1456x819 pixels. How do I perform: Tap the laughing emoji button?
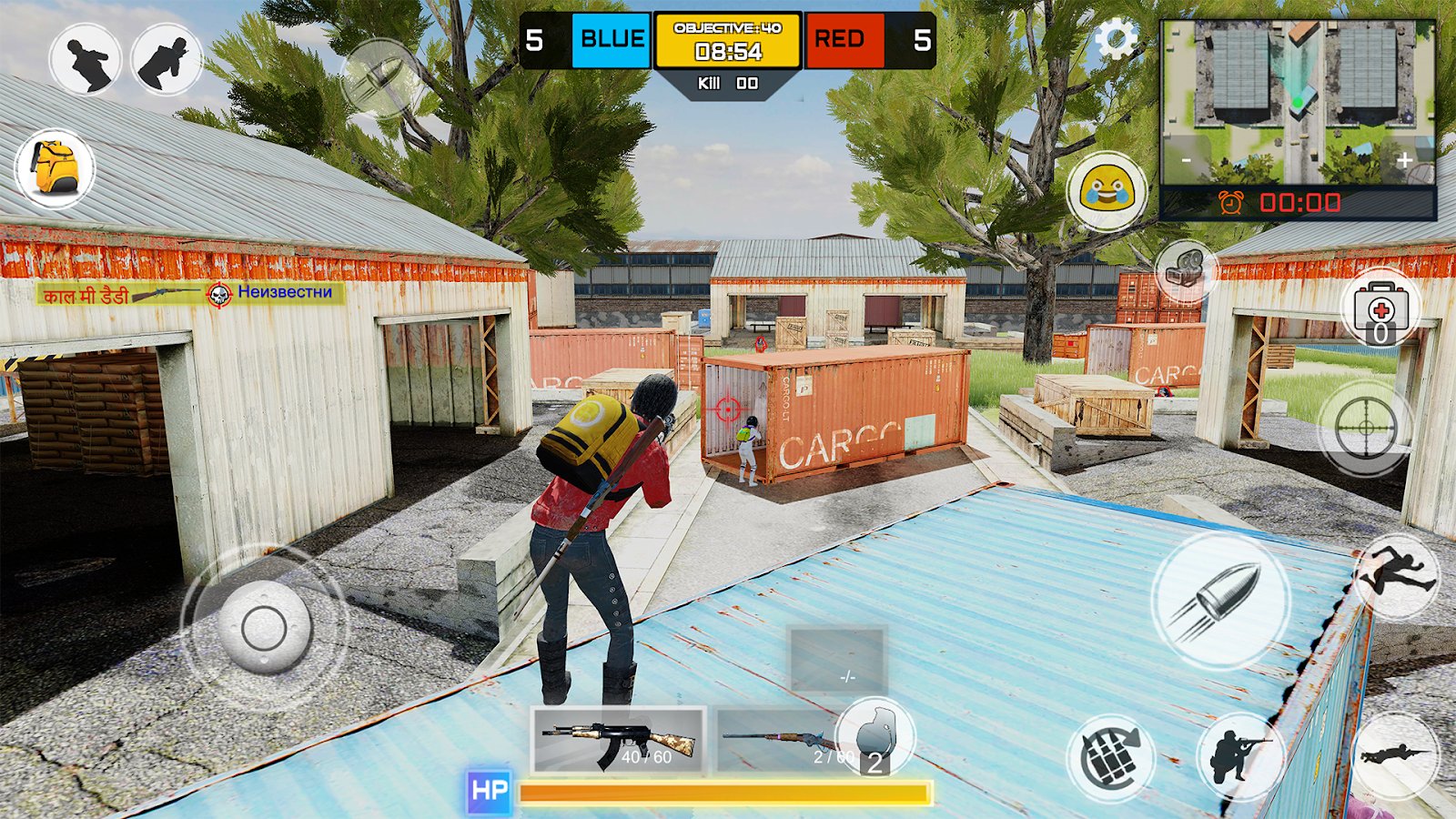pos(1107,191)
